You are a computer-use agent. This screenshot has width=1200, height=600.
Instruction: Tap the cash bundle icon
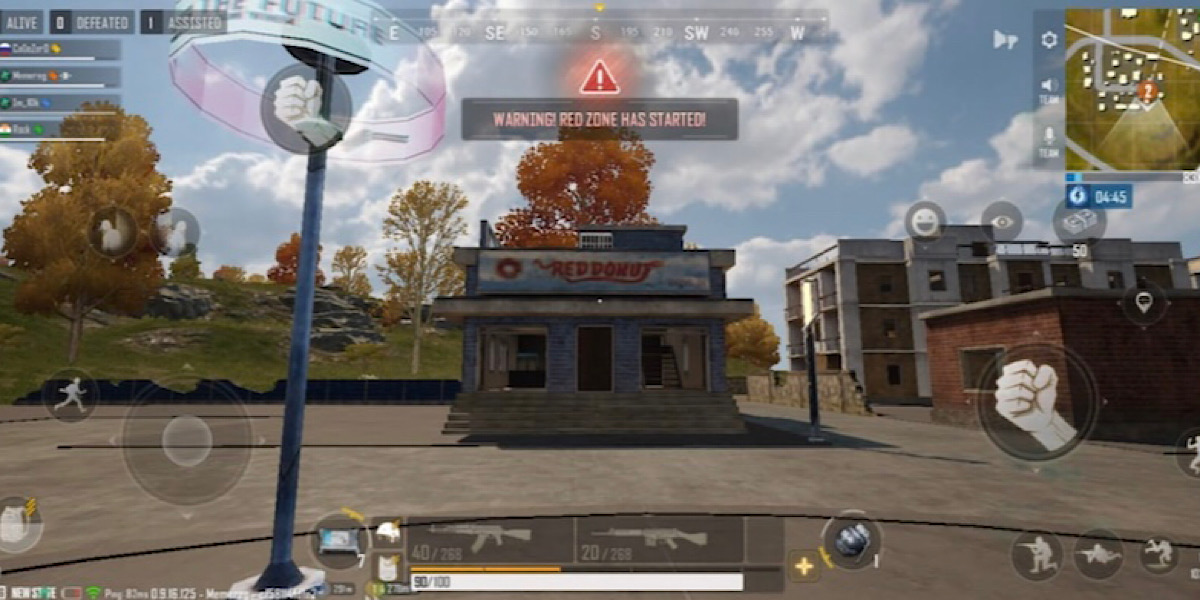1079,221
